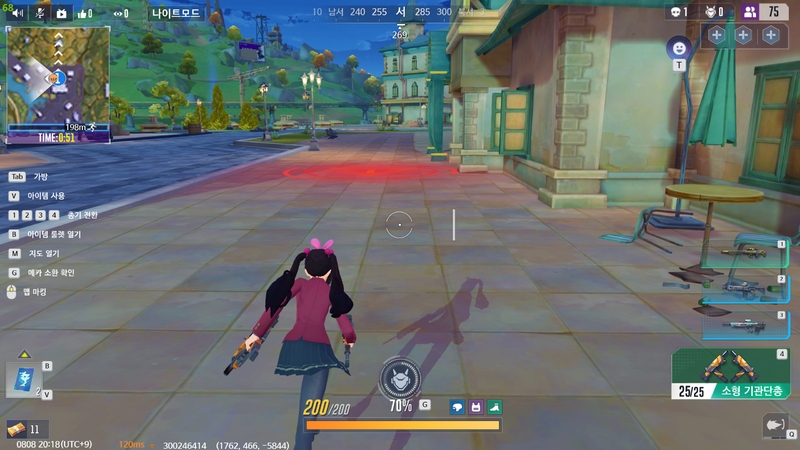Viewport: 800px width, 450px height.
Task: Select the 소형 기관단총 weapon slot
Action: click(733, 373)
